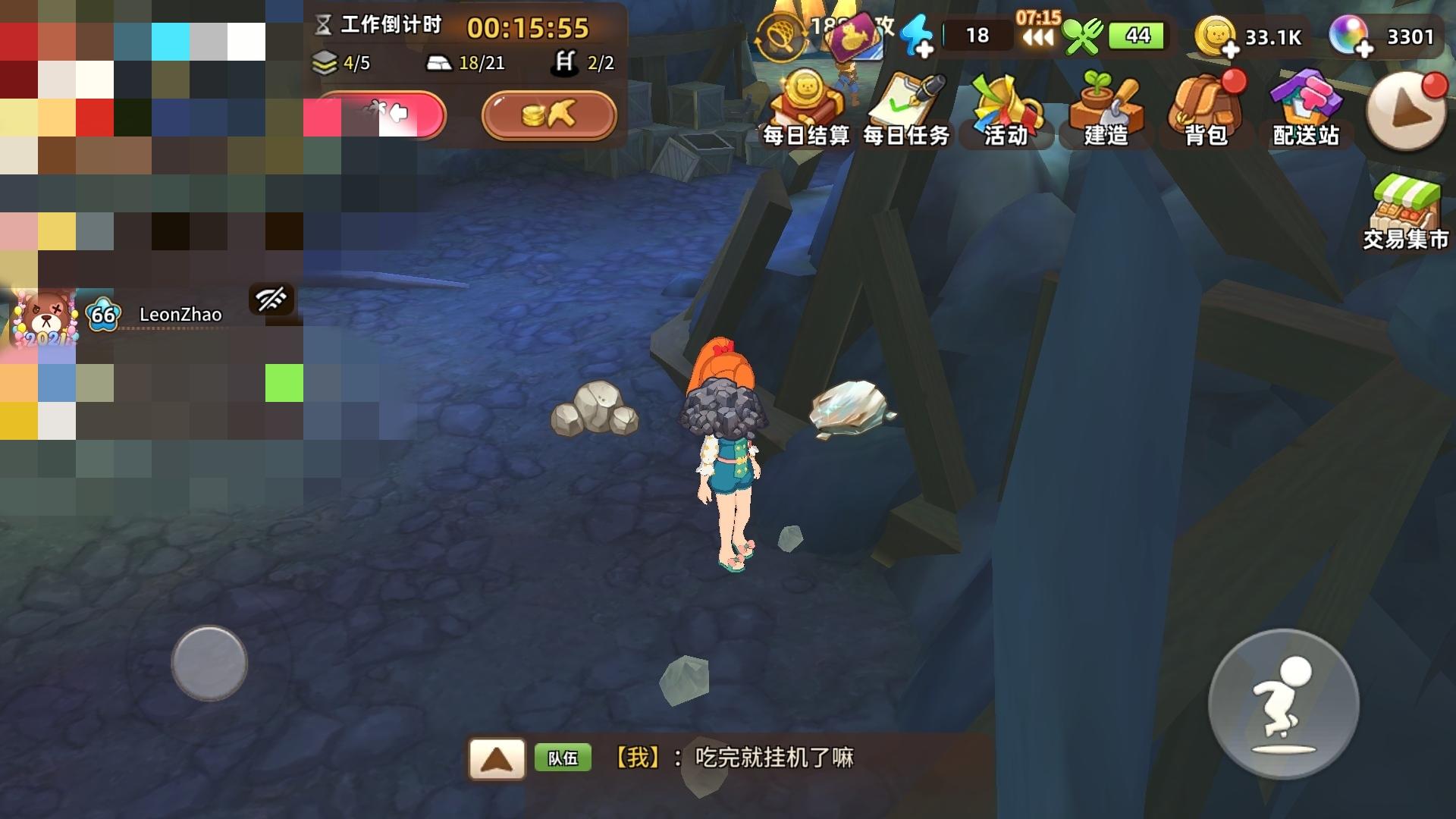
Task: Mute player LeonZhao's voice
Action: point(272,300)
